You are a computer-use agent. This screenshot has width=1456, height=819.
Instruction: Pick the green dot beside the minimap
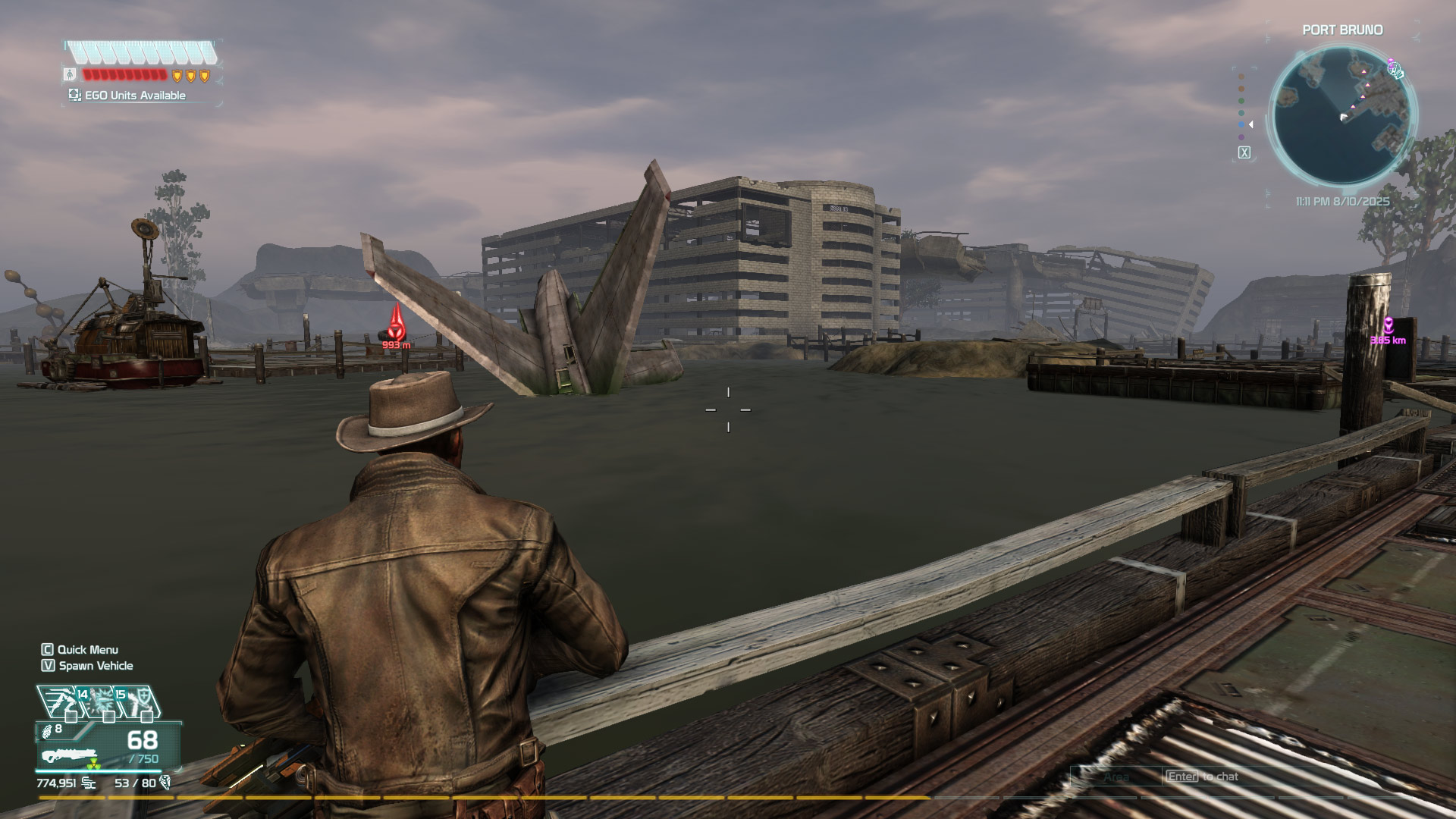point(1241,101)
